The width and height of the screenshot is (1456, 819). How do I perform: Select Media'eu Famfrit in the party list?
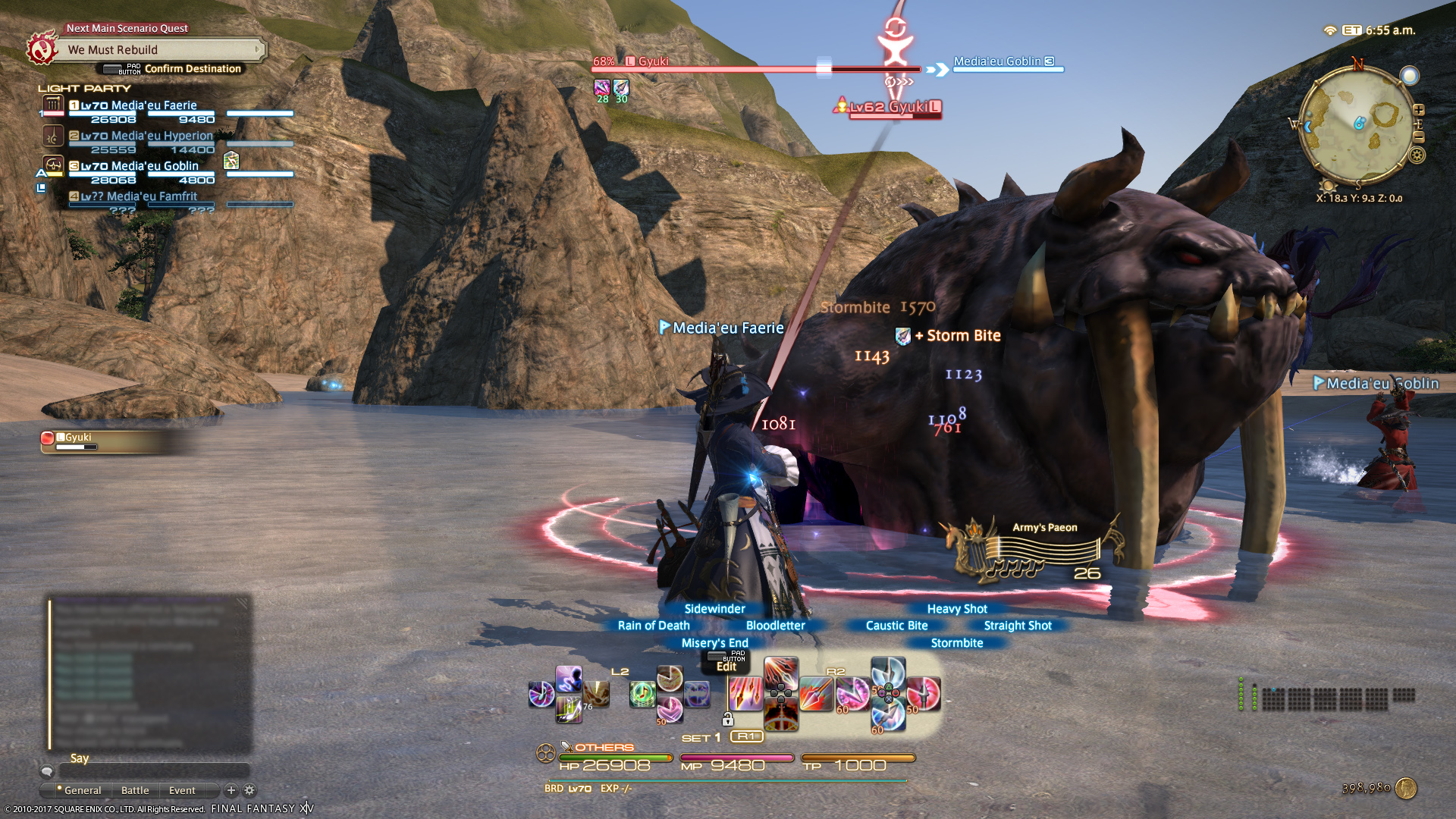click(x=151, y=196)
